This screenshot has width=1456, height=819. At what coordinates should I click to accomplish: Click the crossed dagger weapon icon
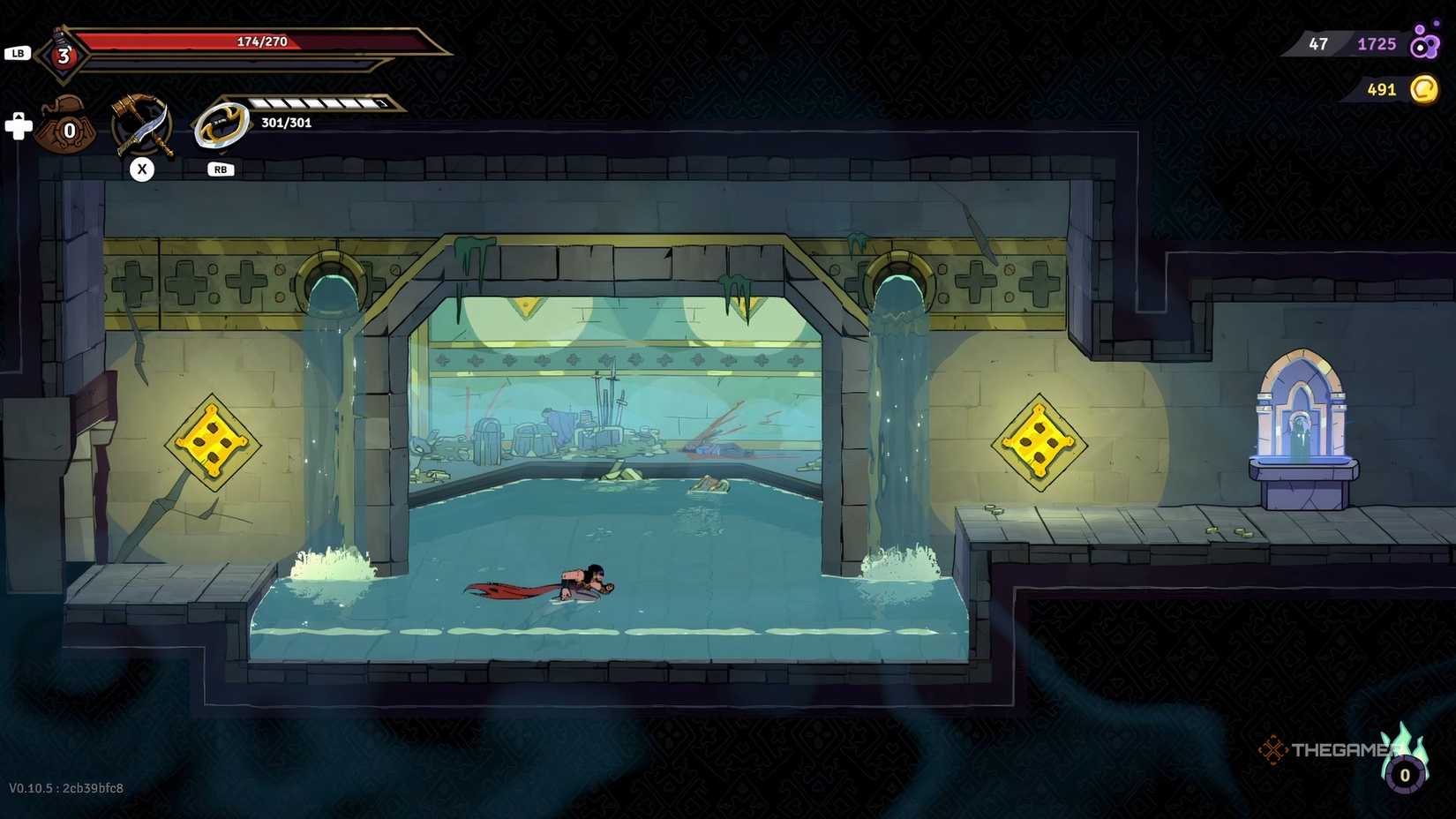point(144,124)
